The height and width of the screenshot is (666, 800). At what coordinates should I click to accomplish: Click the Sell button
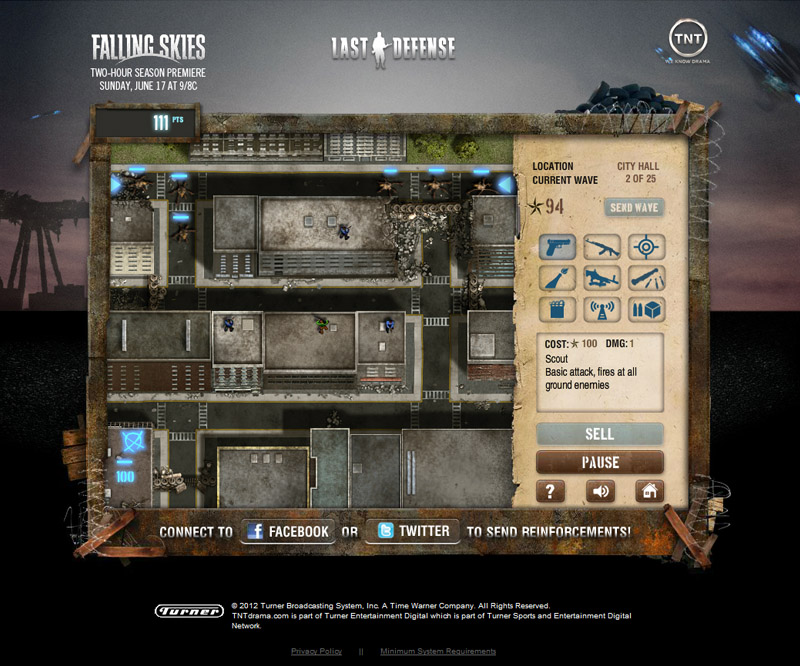click(600, 434)
